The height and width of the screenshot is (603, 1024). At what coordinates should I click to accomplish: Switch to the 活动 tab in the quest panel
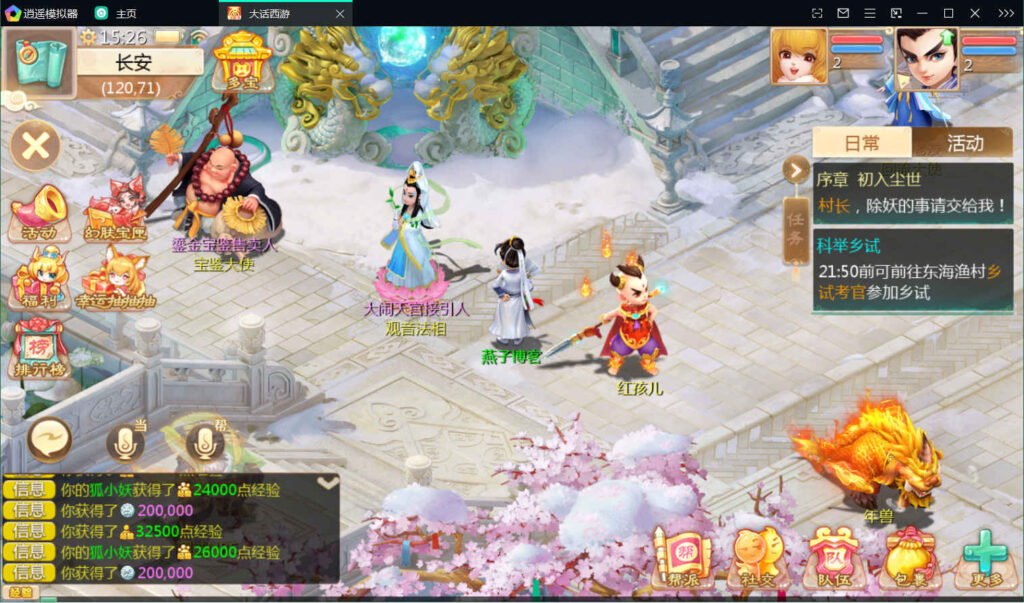coord(964,143)
